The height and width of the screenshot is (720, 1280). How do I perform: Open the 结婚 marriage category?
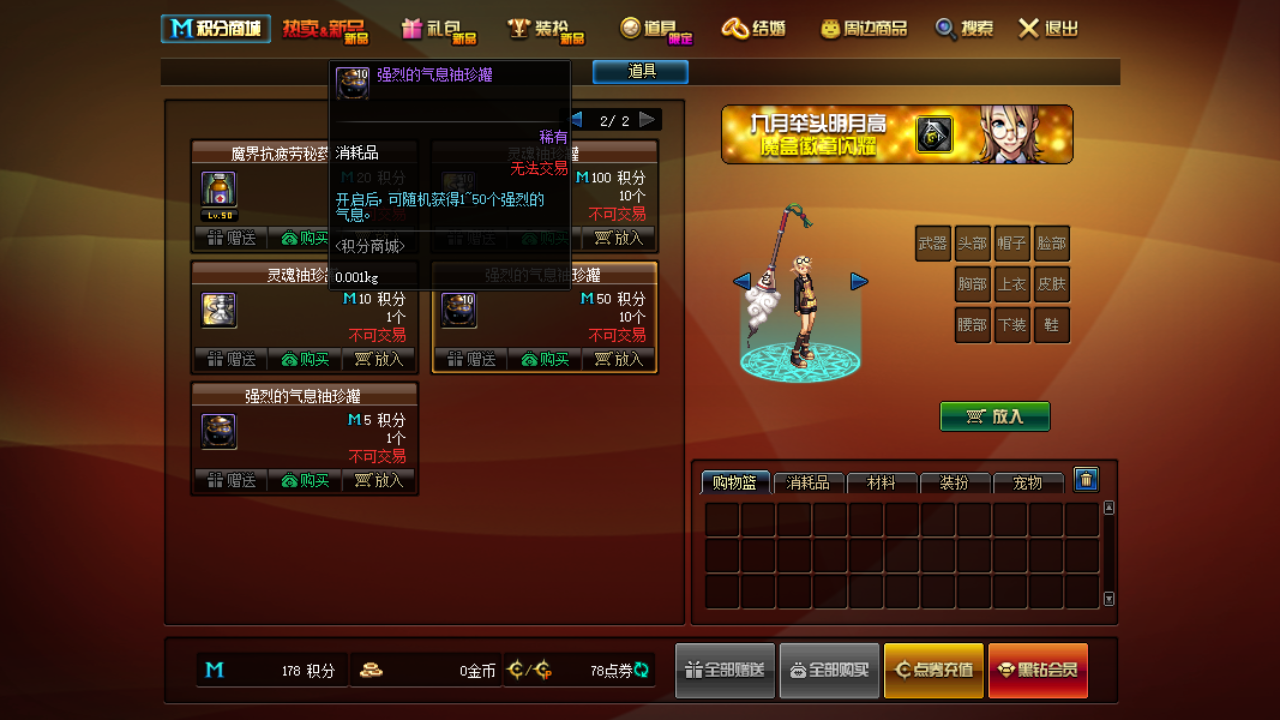754,29
